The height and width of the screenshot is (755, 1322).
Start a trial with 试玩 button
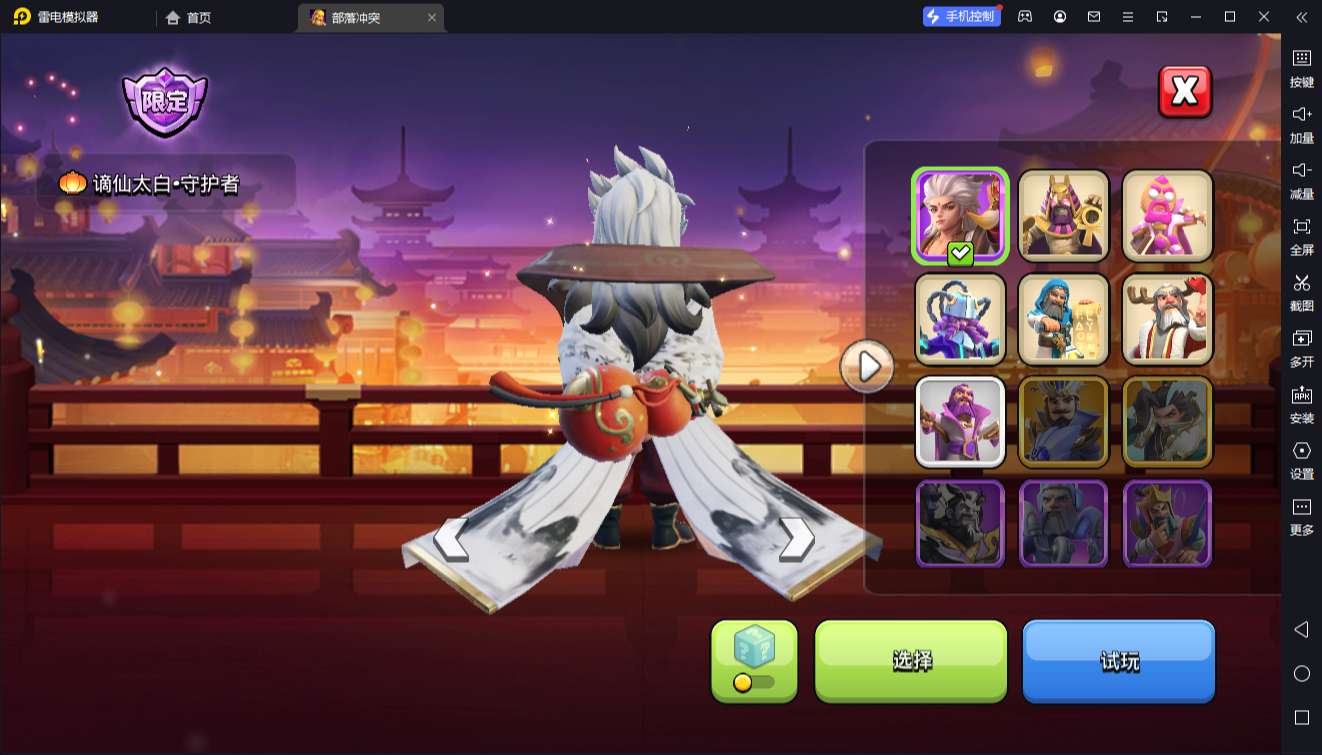pos(1118,660)
